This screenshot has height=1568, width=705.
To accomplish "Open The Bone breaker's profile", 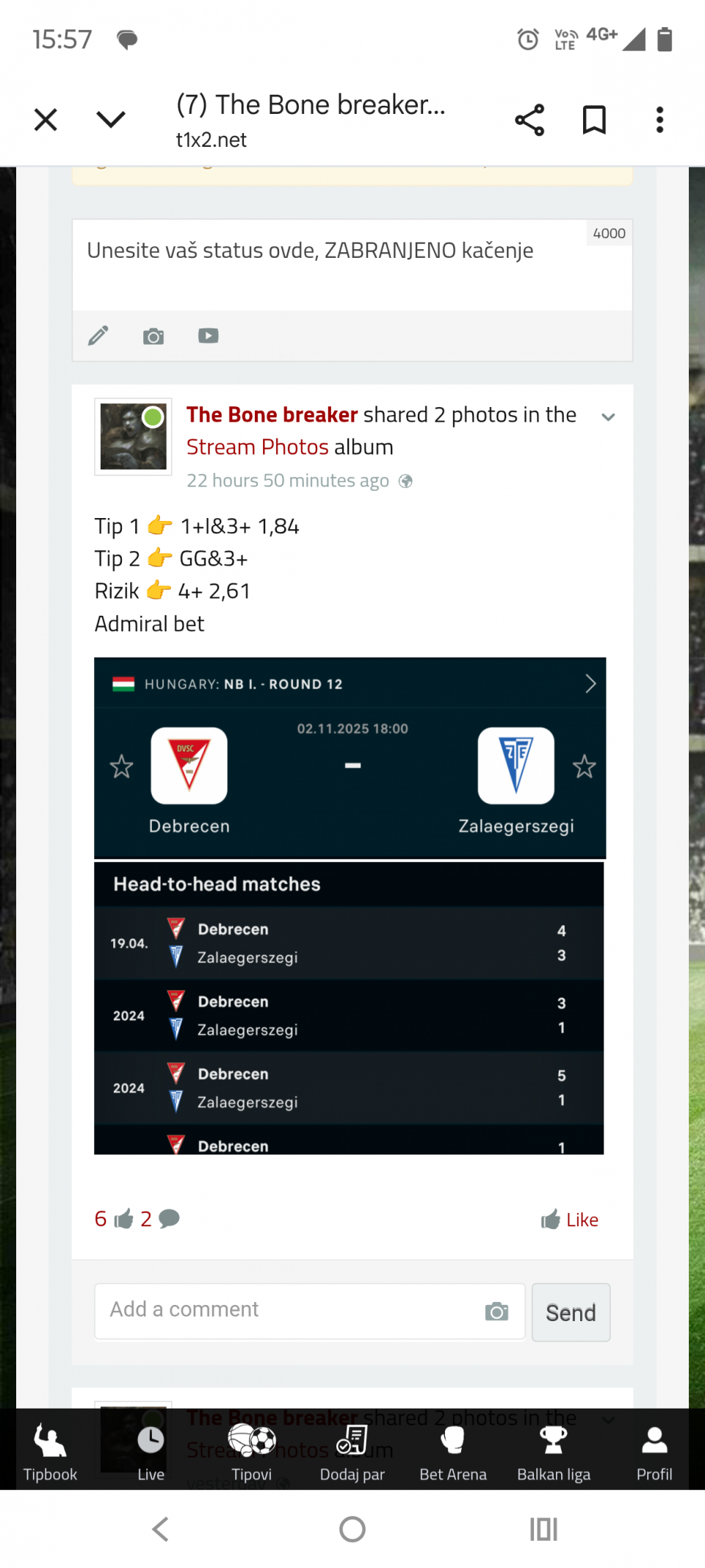I will click(272, 415).
